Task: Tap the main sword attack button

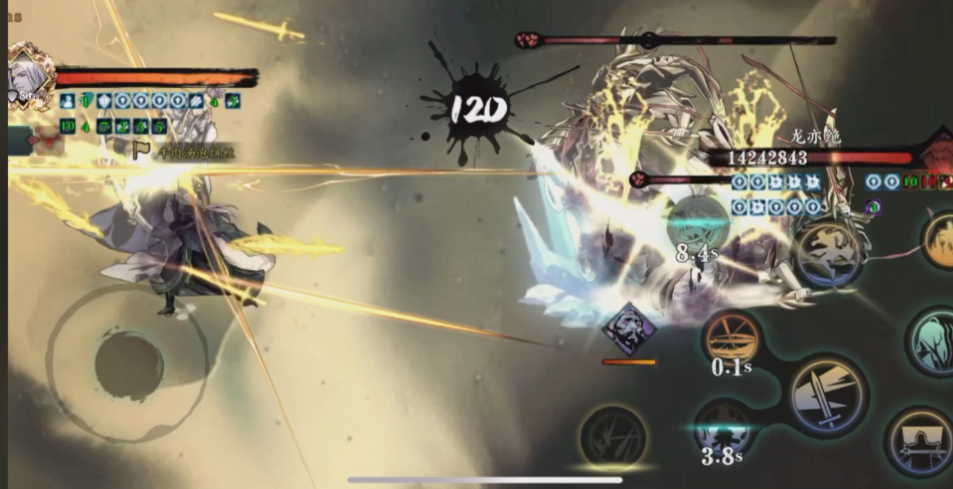Action: click(x=828, y=396)
